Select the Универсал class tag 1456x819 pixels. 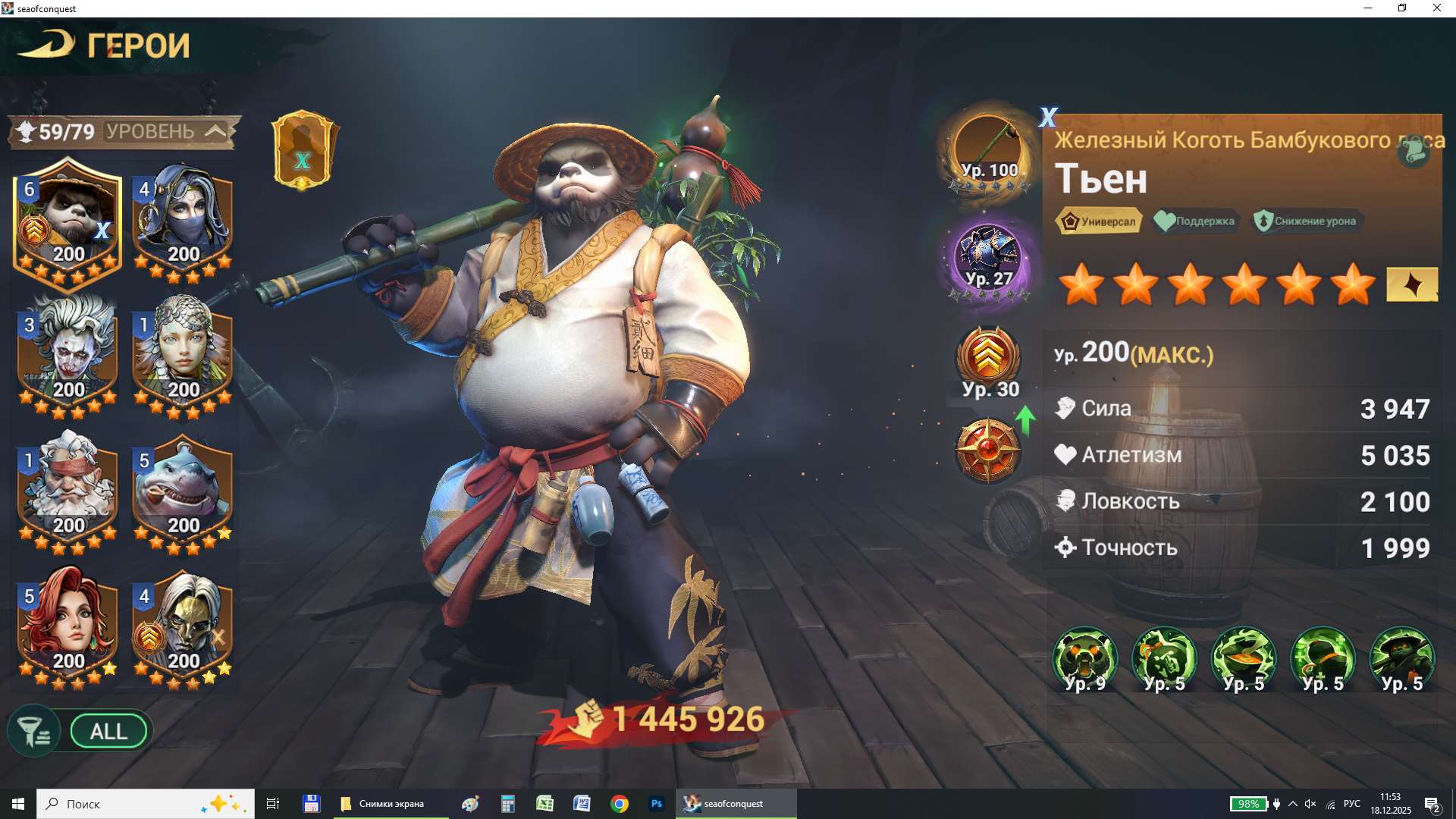click(x=1099, y=221)
